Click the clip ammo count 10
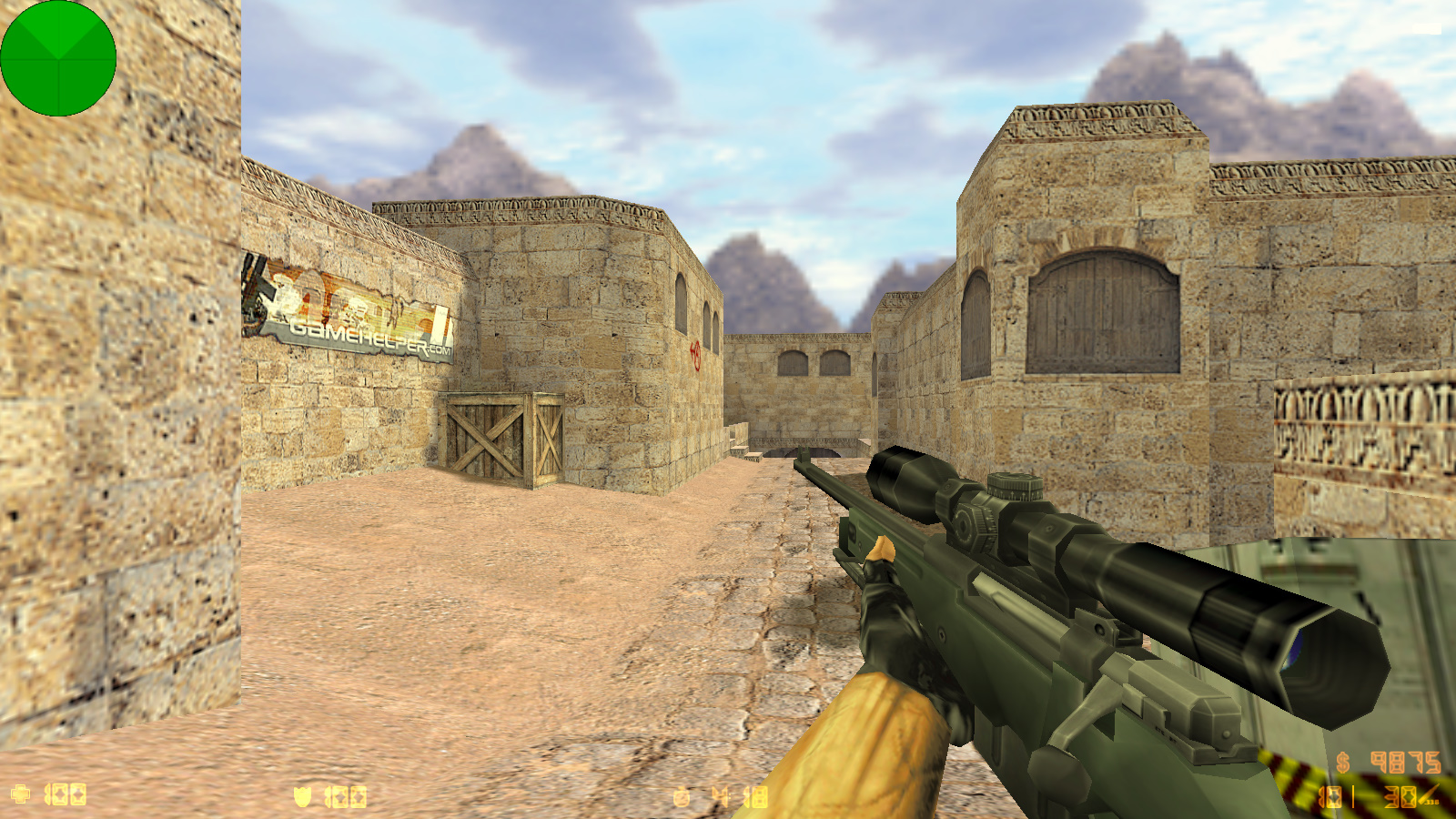This screenshot has height=819, width=1456. click(x=1330, y=797)
